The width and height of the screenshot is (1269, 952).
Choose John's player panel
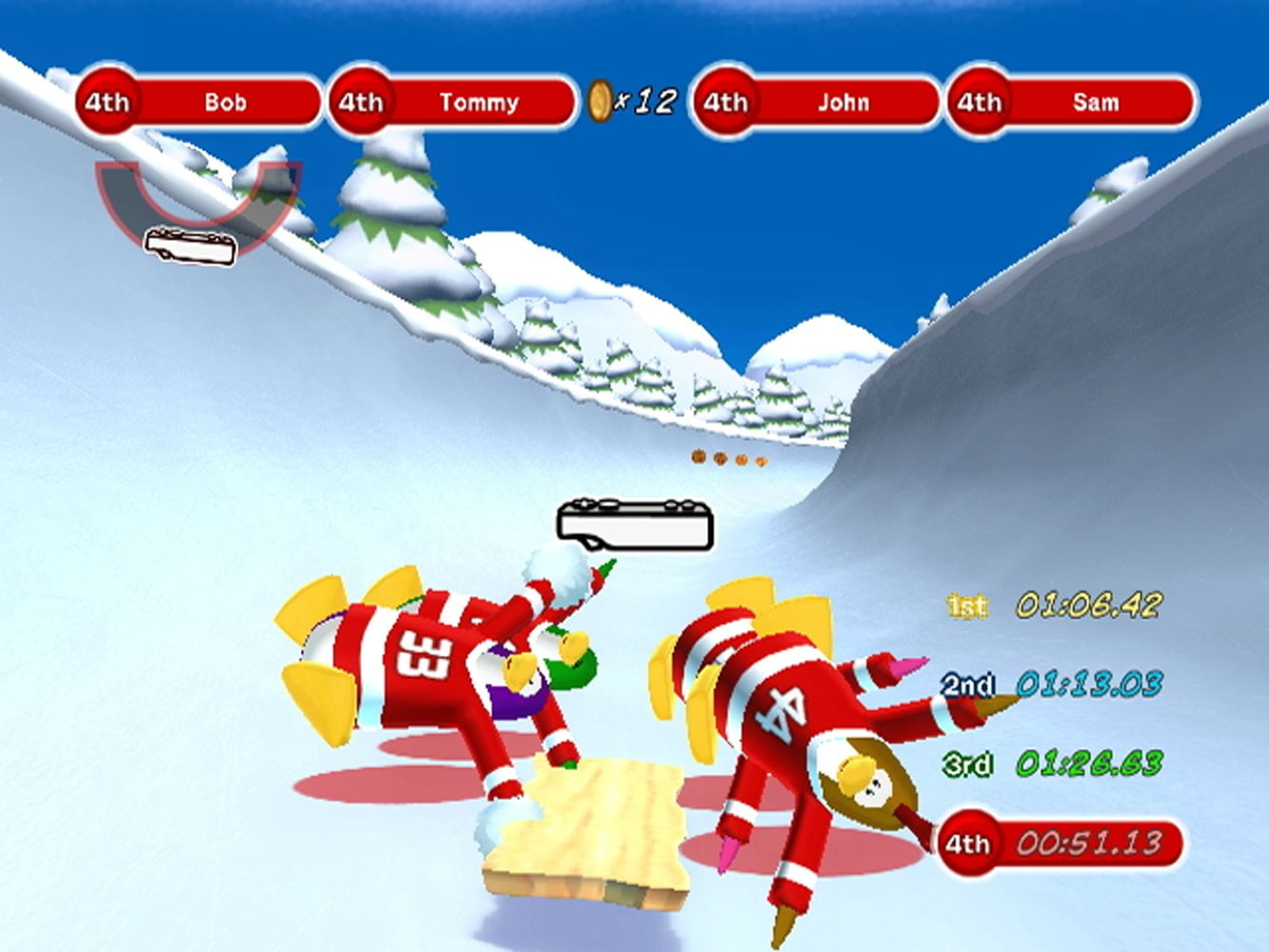[817, 102]
